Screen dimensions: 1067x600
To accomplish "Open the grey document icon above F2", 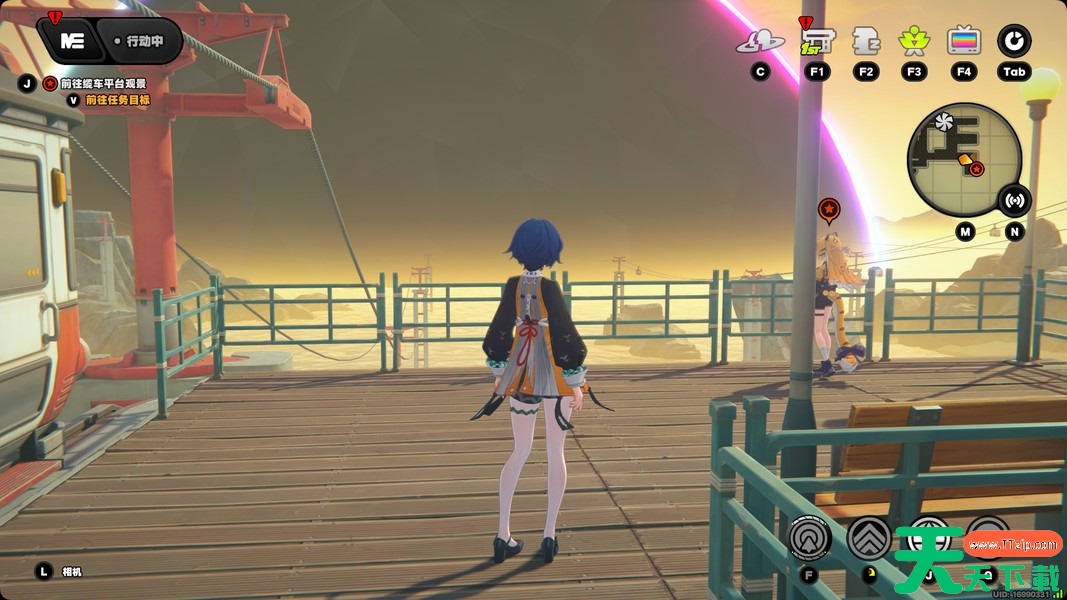I will tap(865, 41).
